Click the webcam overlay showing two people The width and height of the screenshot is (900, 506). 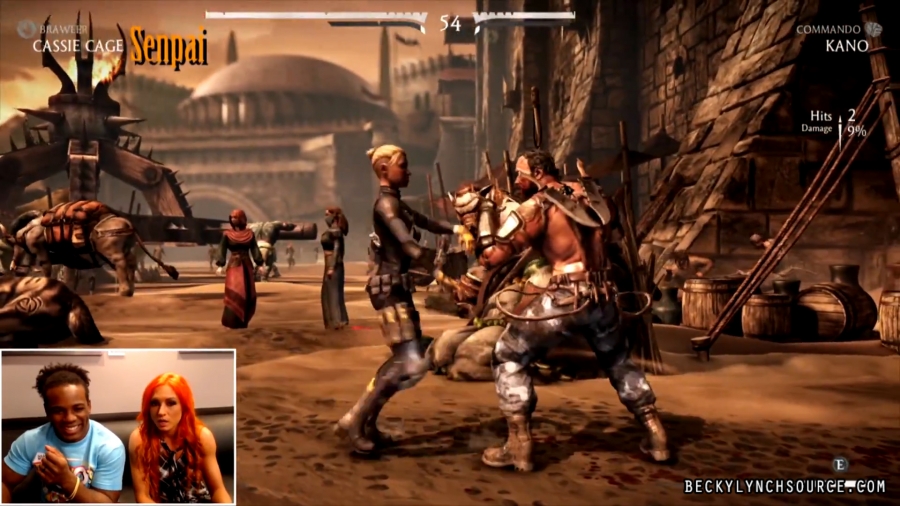point(118,427)
